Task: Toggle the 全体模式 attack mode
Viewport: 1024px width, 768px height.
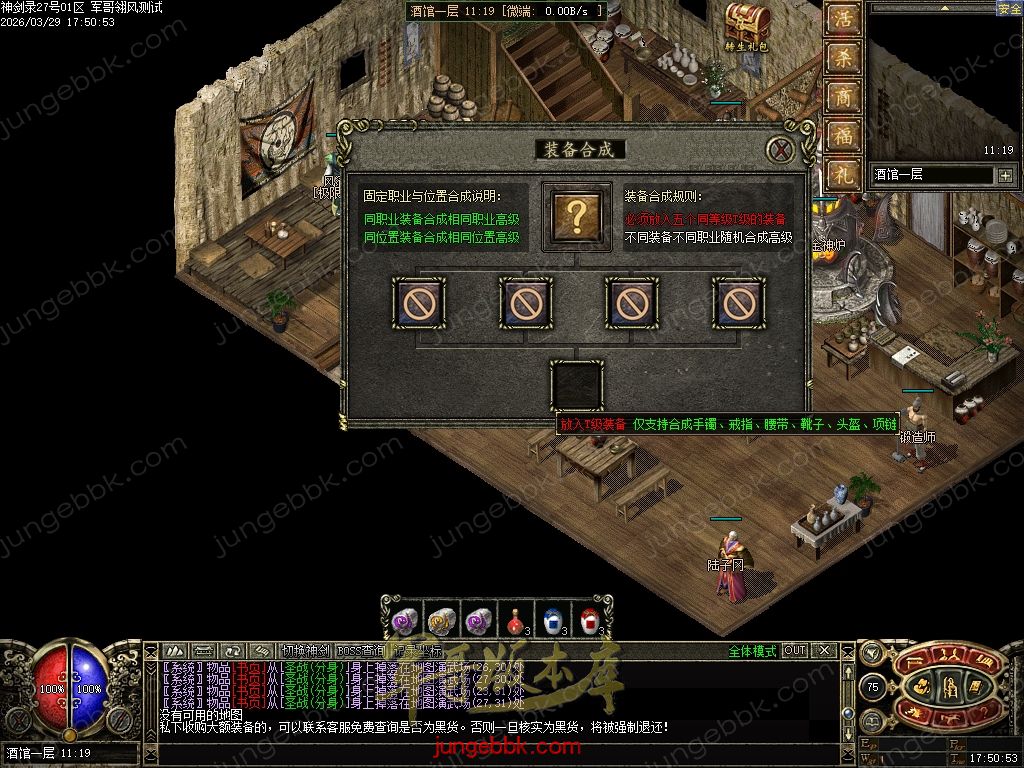Action: 752,651
